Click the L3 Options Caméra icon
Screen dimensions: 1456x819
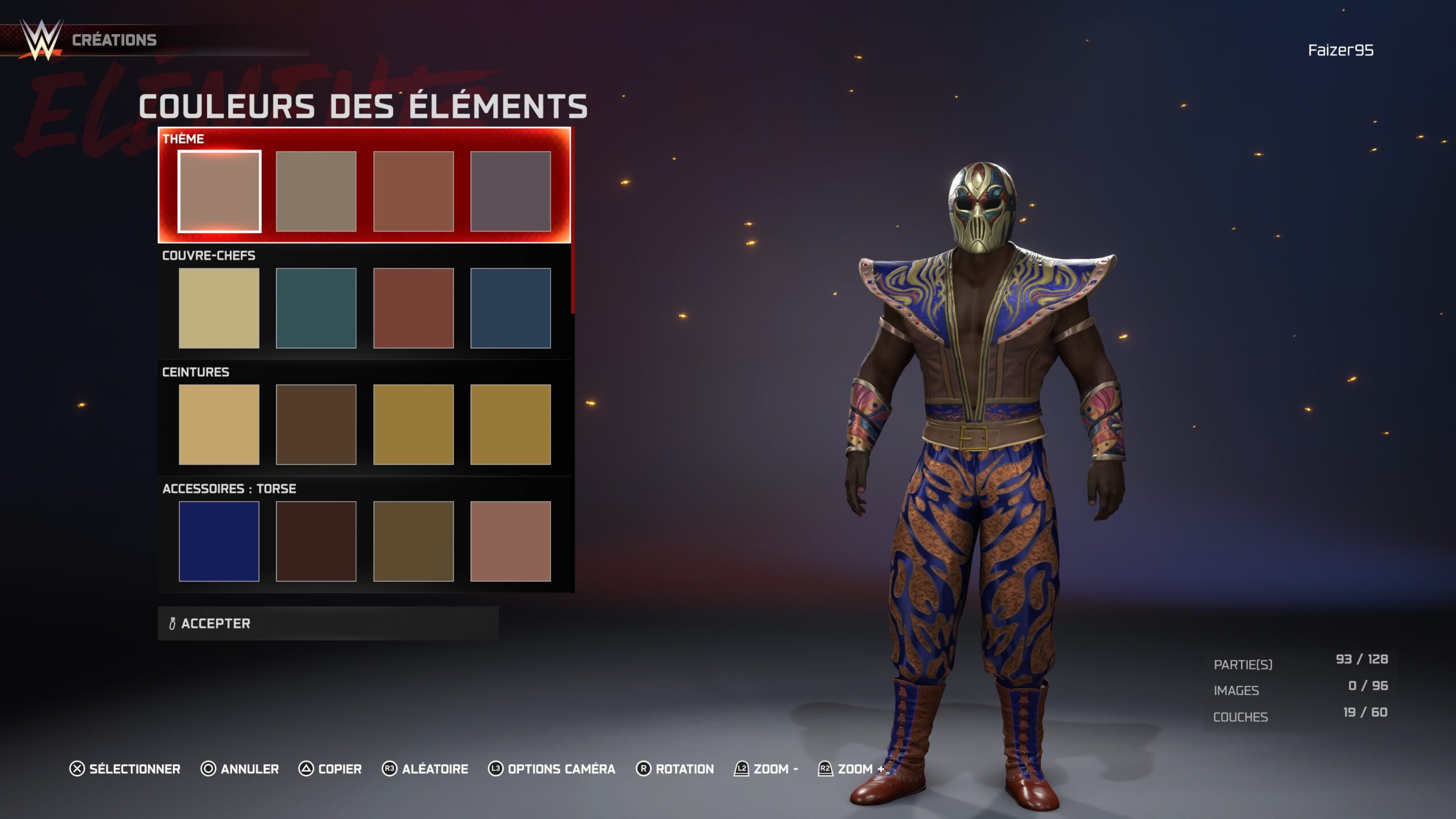click(497, 769)
